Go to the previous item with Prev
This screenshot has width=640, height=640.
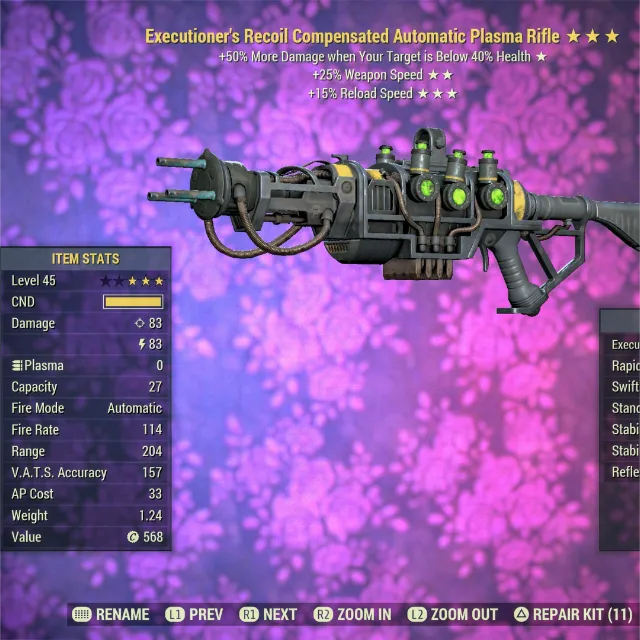pyautogui.click(x=194, y=615)
